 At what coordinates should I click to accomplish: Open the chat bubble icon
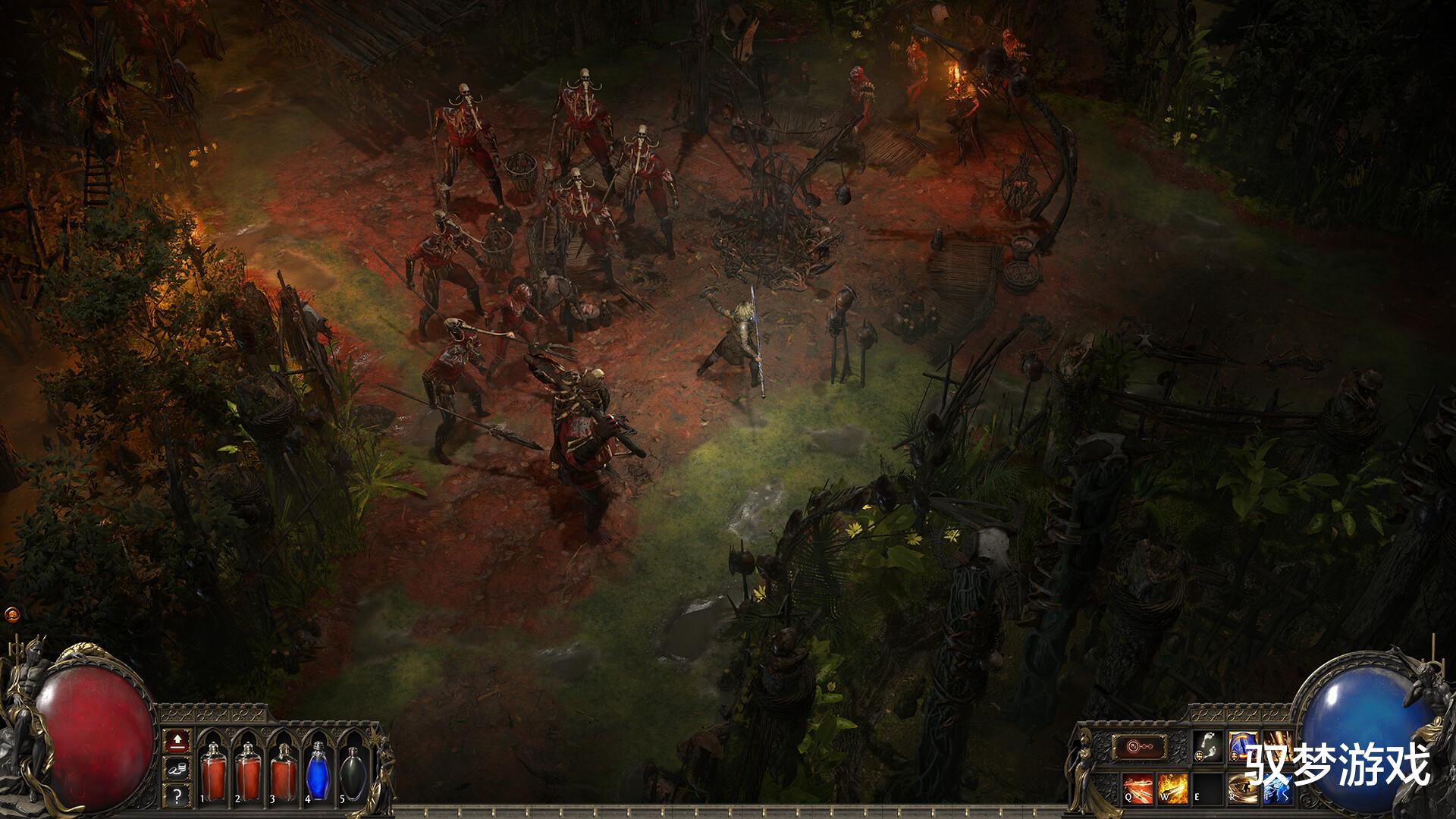[x=12, y=614]
